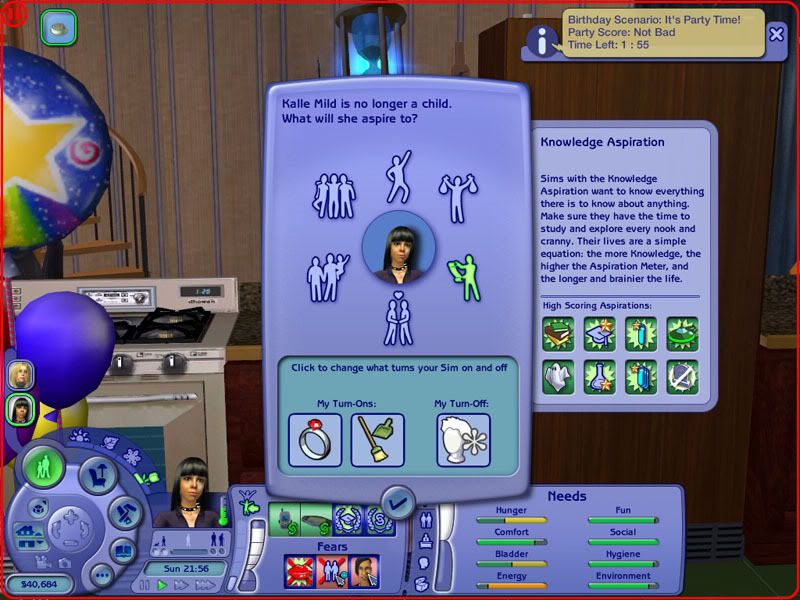Set game speed to triple fast-forward
This screenshot has width=800, height=600.
(x=204, y=584)
